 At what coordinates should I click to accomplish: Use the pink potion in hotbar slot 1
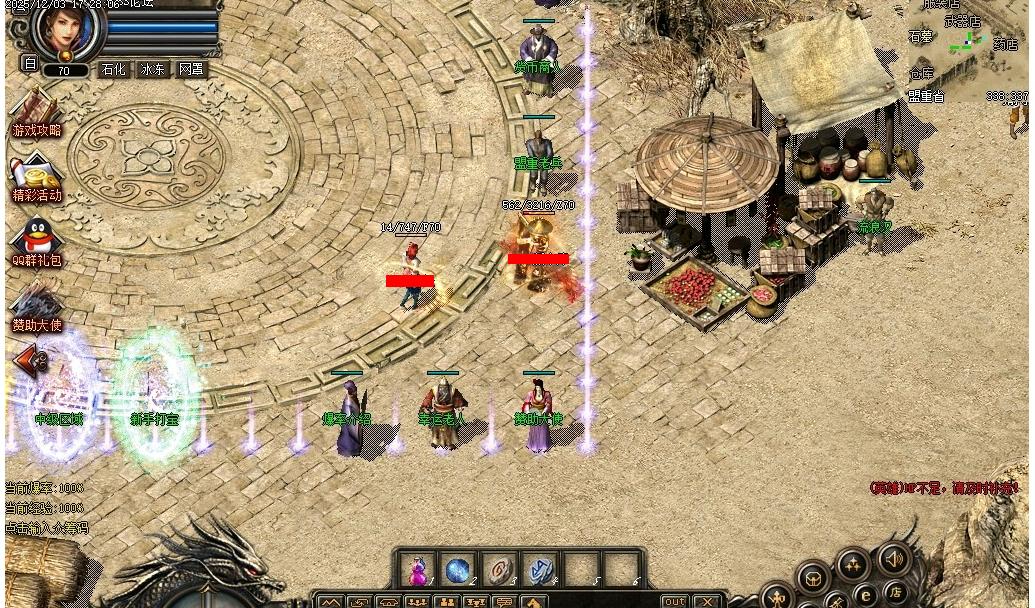pyautogui.click(x=416, y=571)
